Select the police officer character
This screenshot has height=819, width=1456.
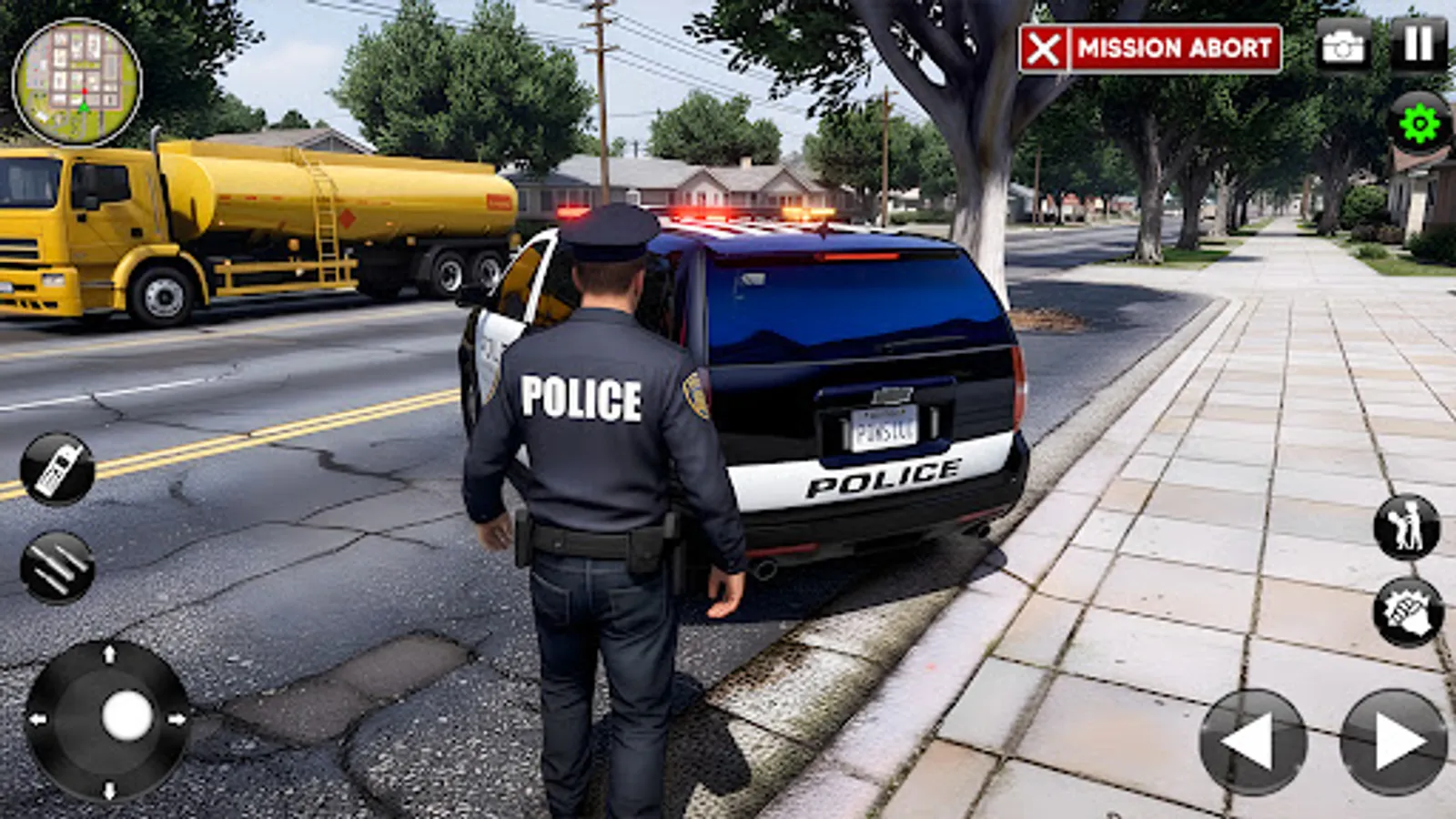[x=591, y=455]
